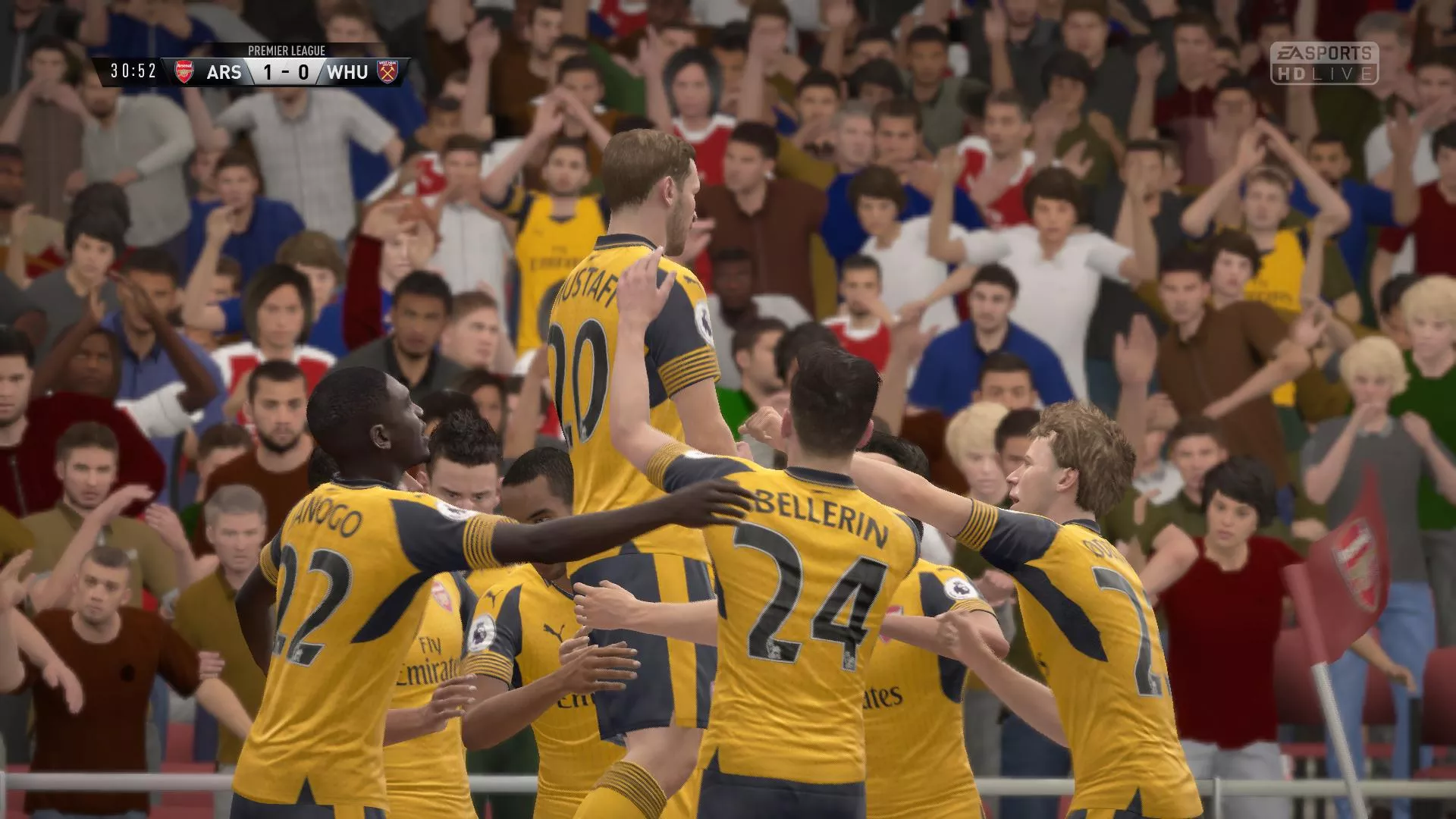This screenshot has height=819, width=1456.
Task: Click the PREMIER LEAGUE header label
Action: pyautogui.click(x=287, y=49)
